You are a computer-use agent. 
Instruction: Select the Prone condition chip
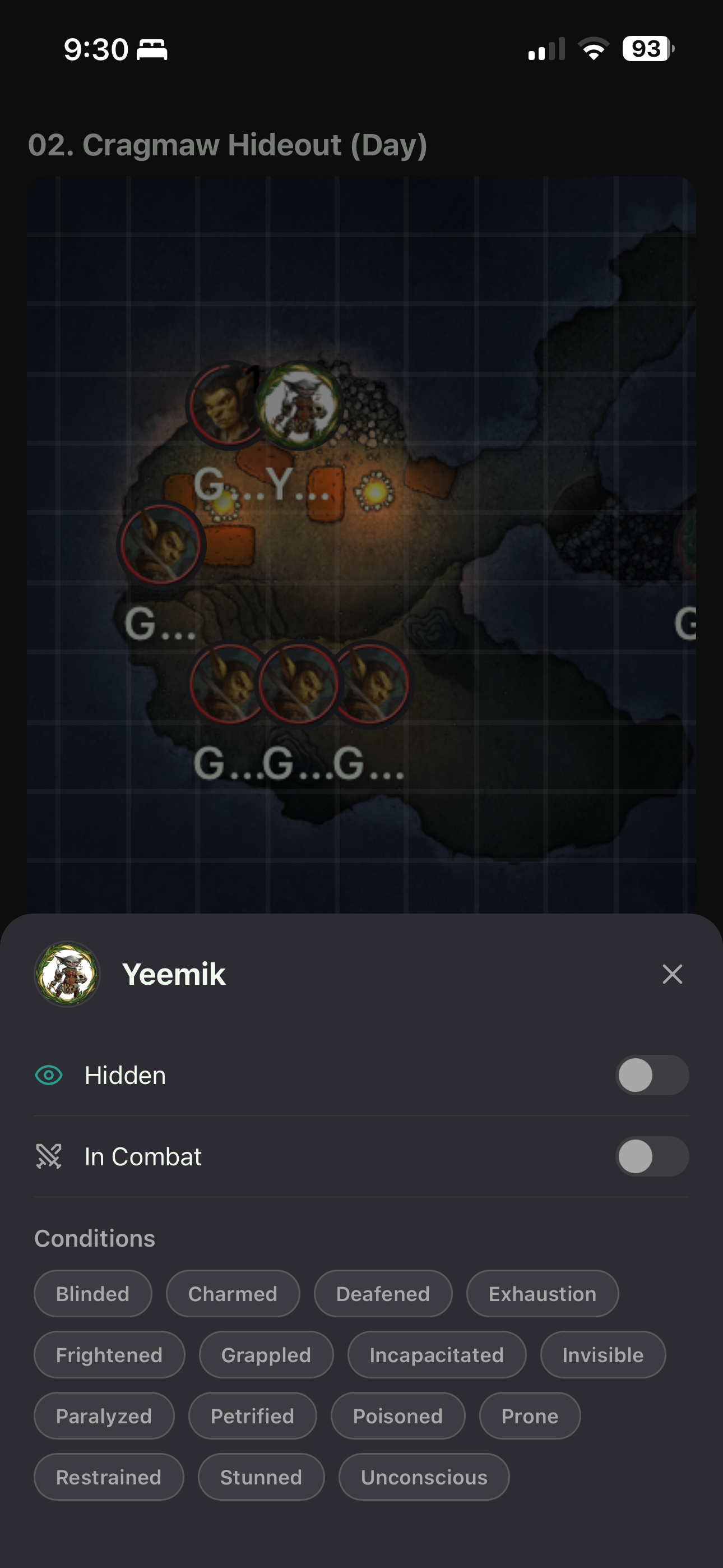pos(529,1416)
